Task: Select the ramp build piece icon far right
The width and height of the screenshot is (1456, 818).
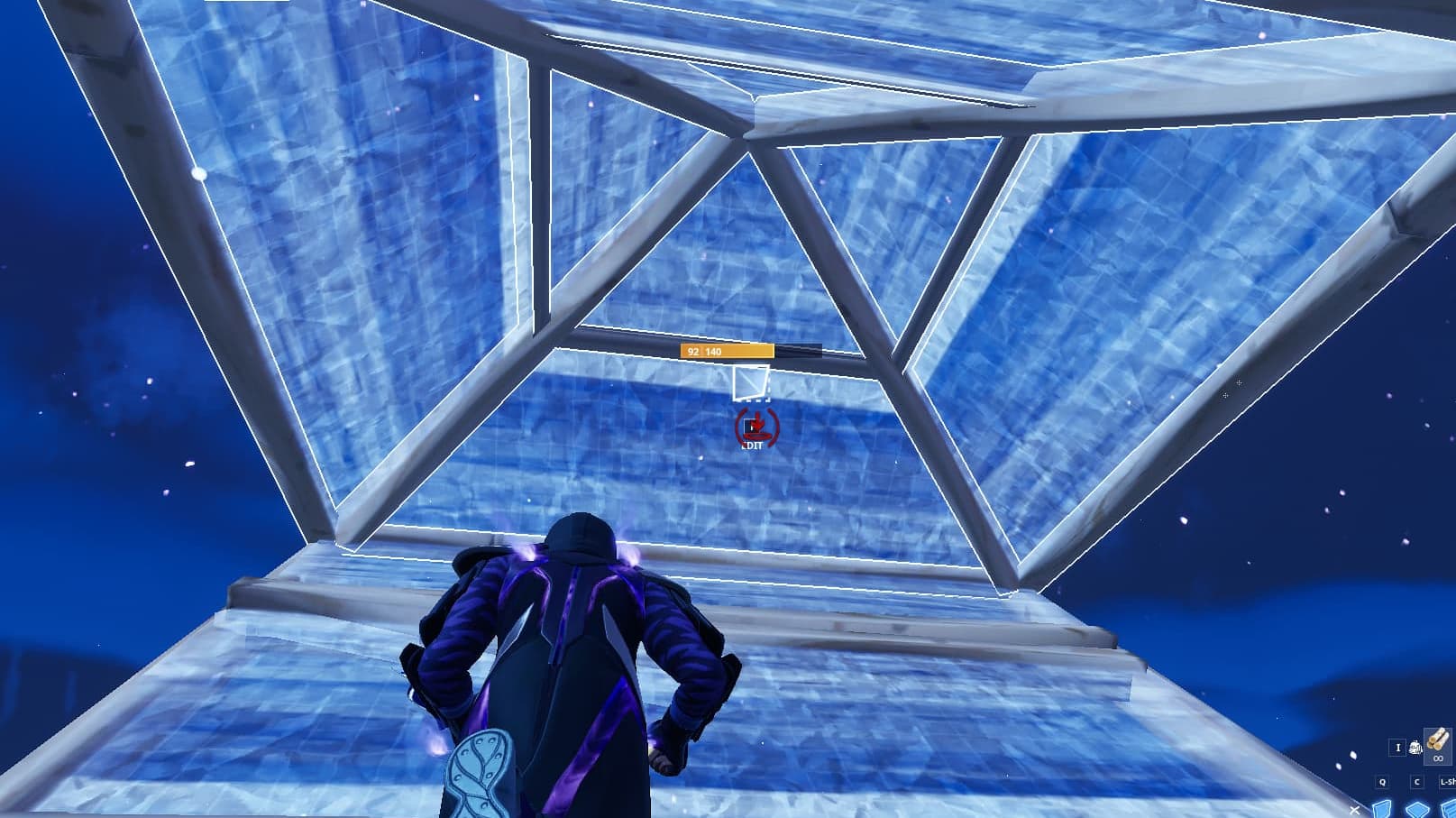Action: [1450, 810]
